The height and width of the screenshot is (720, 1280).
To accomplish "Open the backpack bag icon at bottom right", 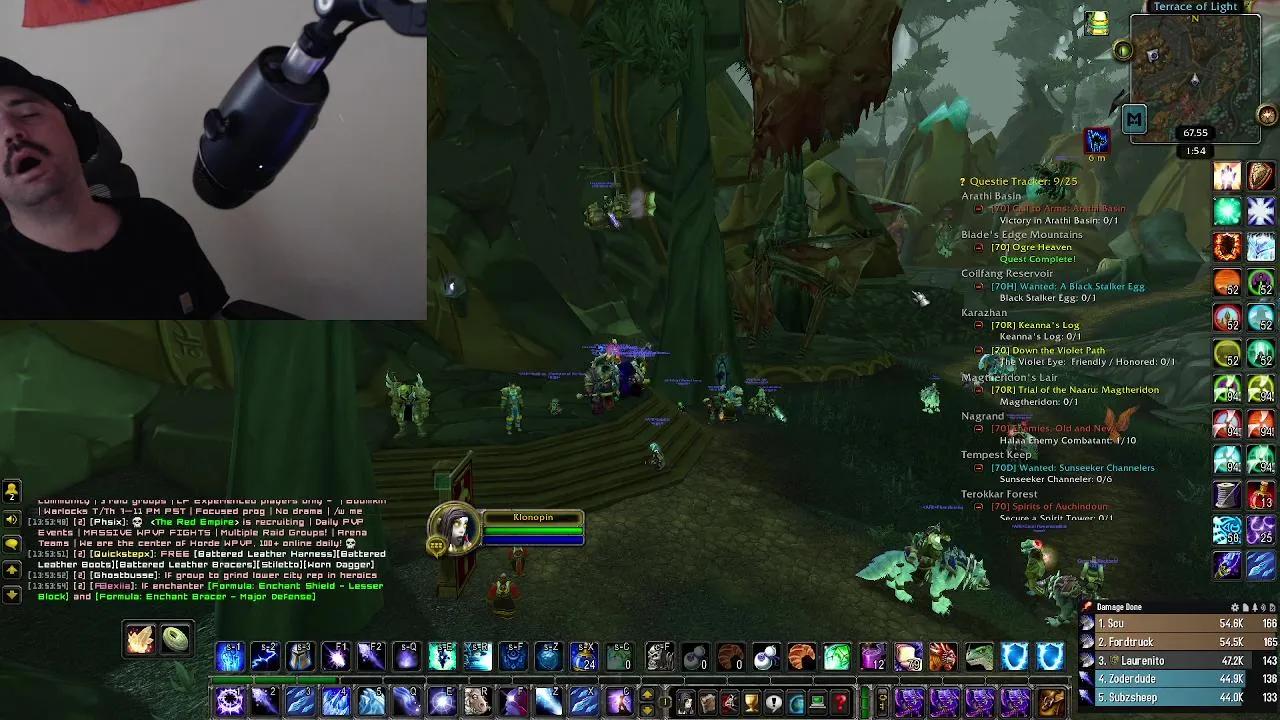I will (x=1050, y=700).
